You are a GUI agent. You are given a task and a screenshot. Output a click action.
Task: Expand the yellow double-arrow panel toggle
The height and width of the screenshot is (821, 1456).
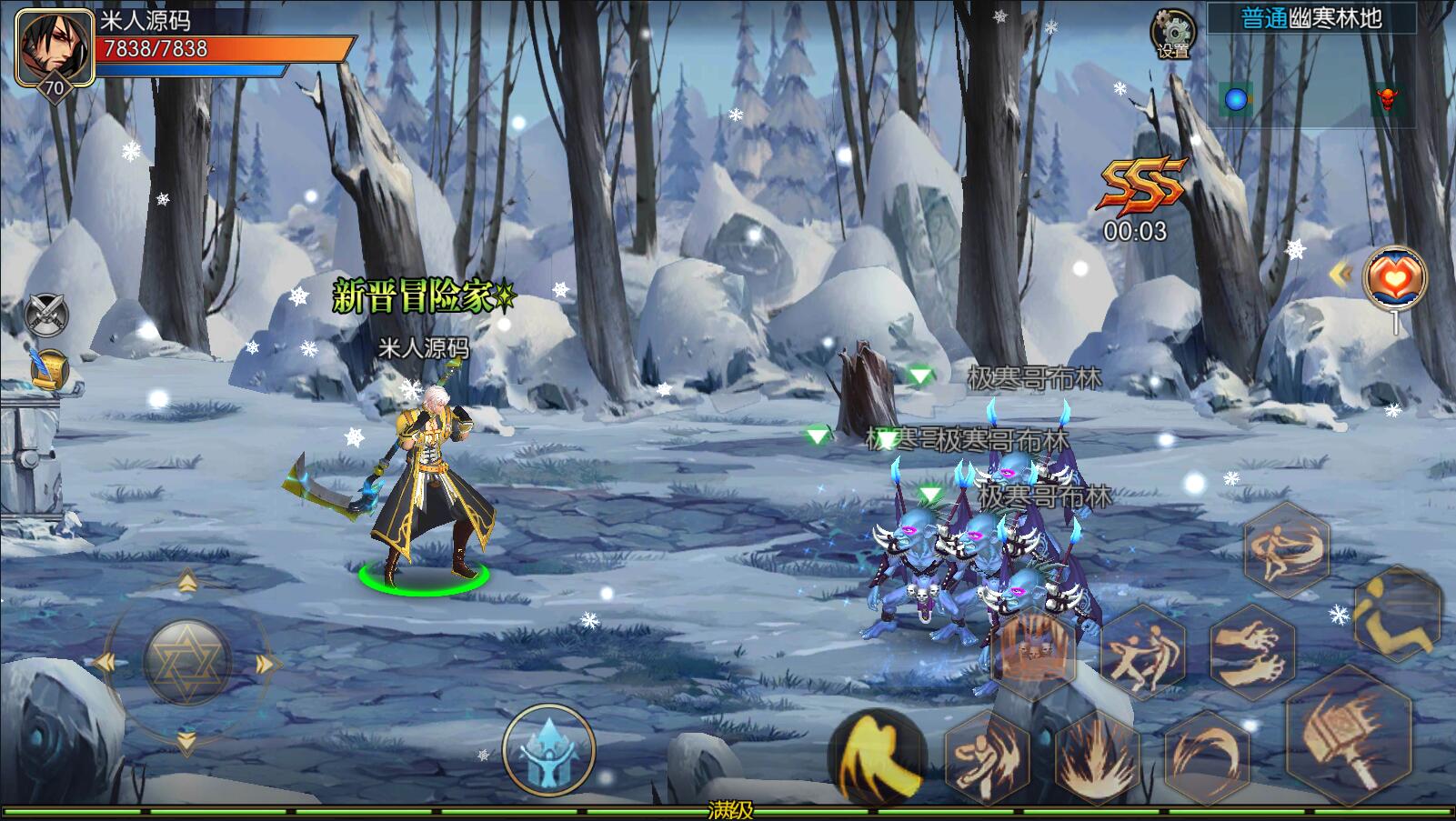[x=1340, y=273]
